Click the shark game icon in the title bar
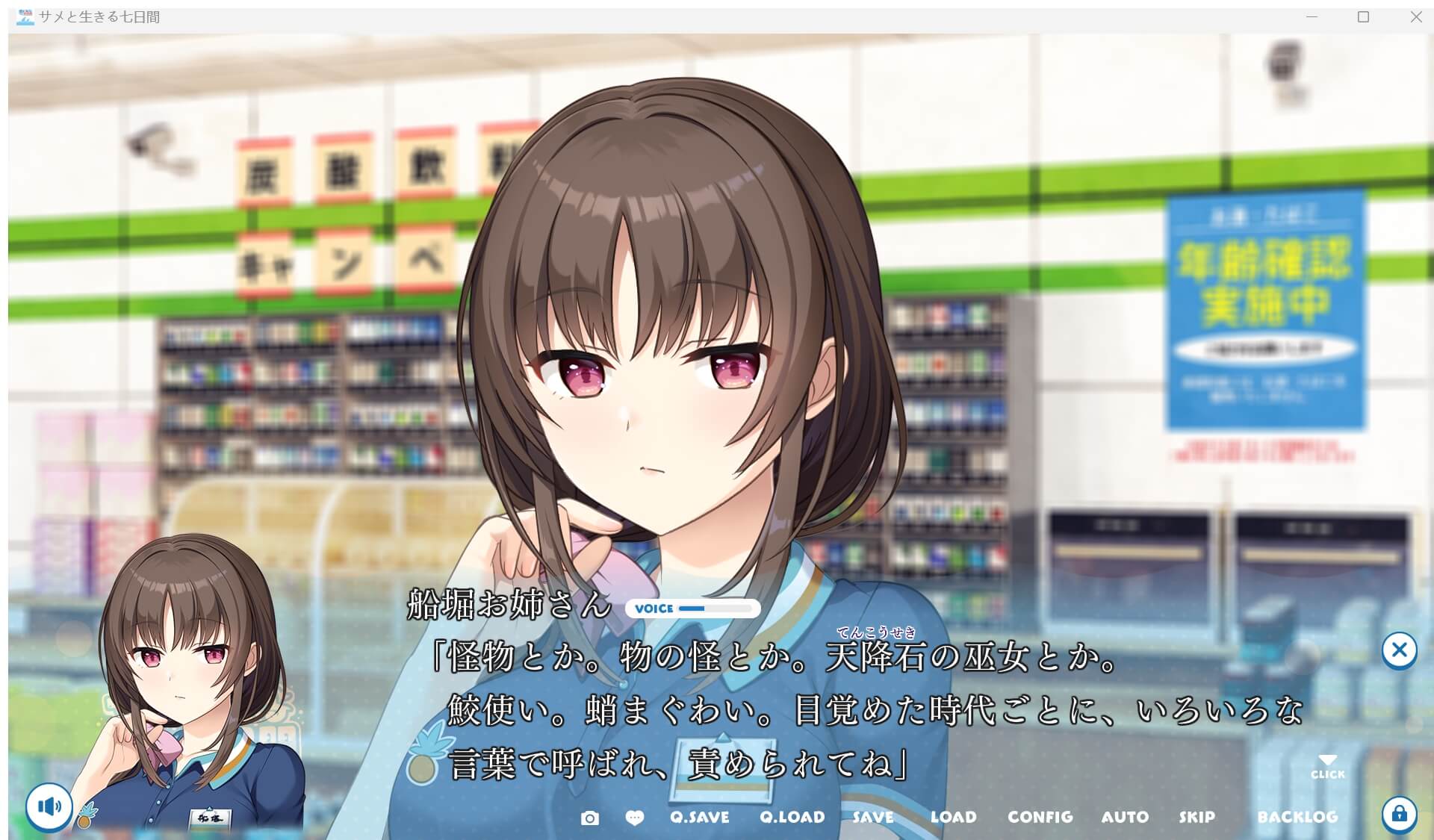Image resolution: width=1434 pixels, height=840 pixels. (x=24, y=16)
